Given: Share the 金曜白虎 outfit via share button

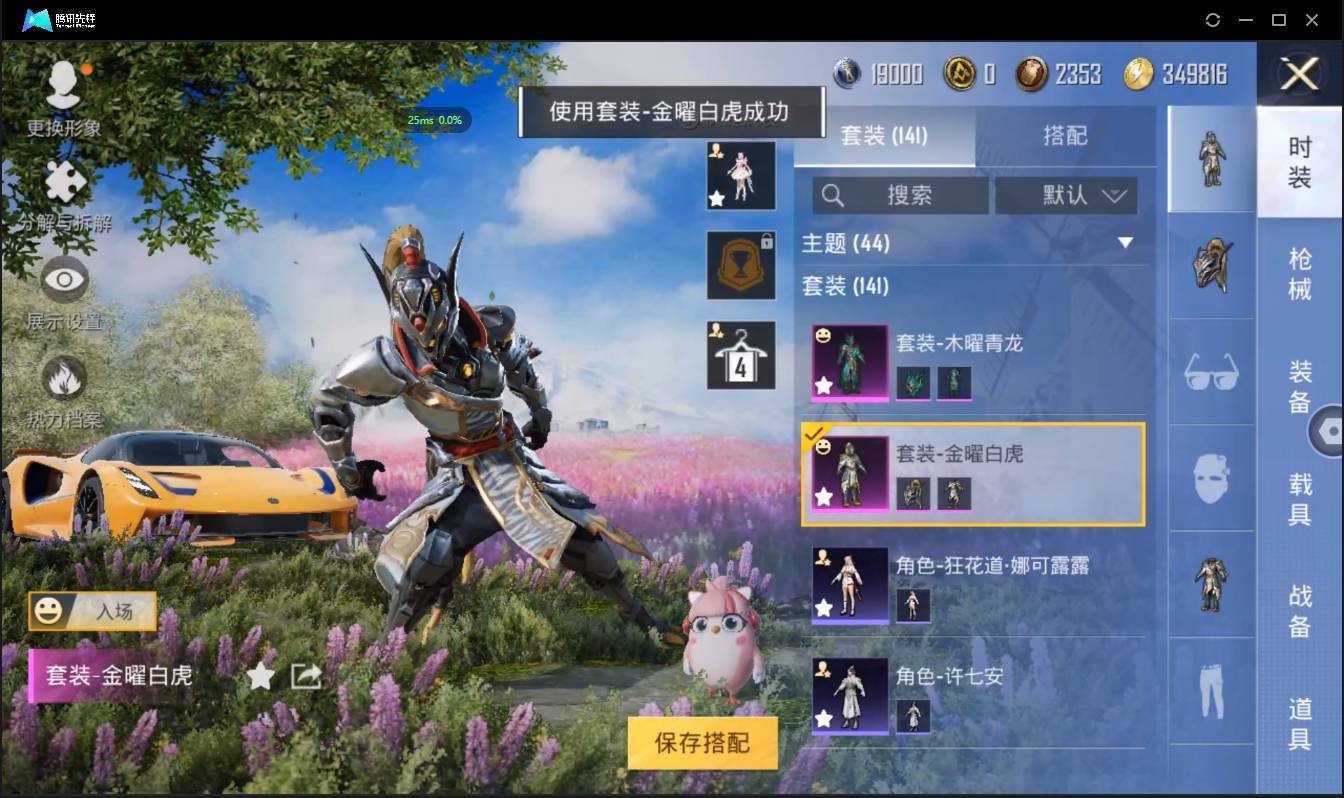Looking at the screenshot, I should click(304, 677).
